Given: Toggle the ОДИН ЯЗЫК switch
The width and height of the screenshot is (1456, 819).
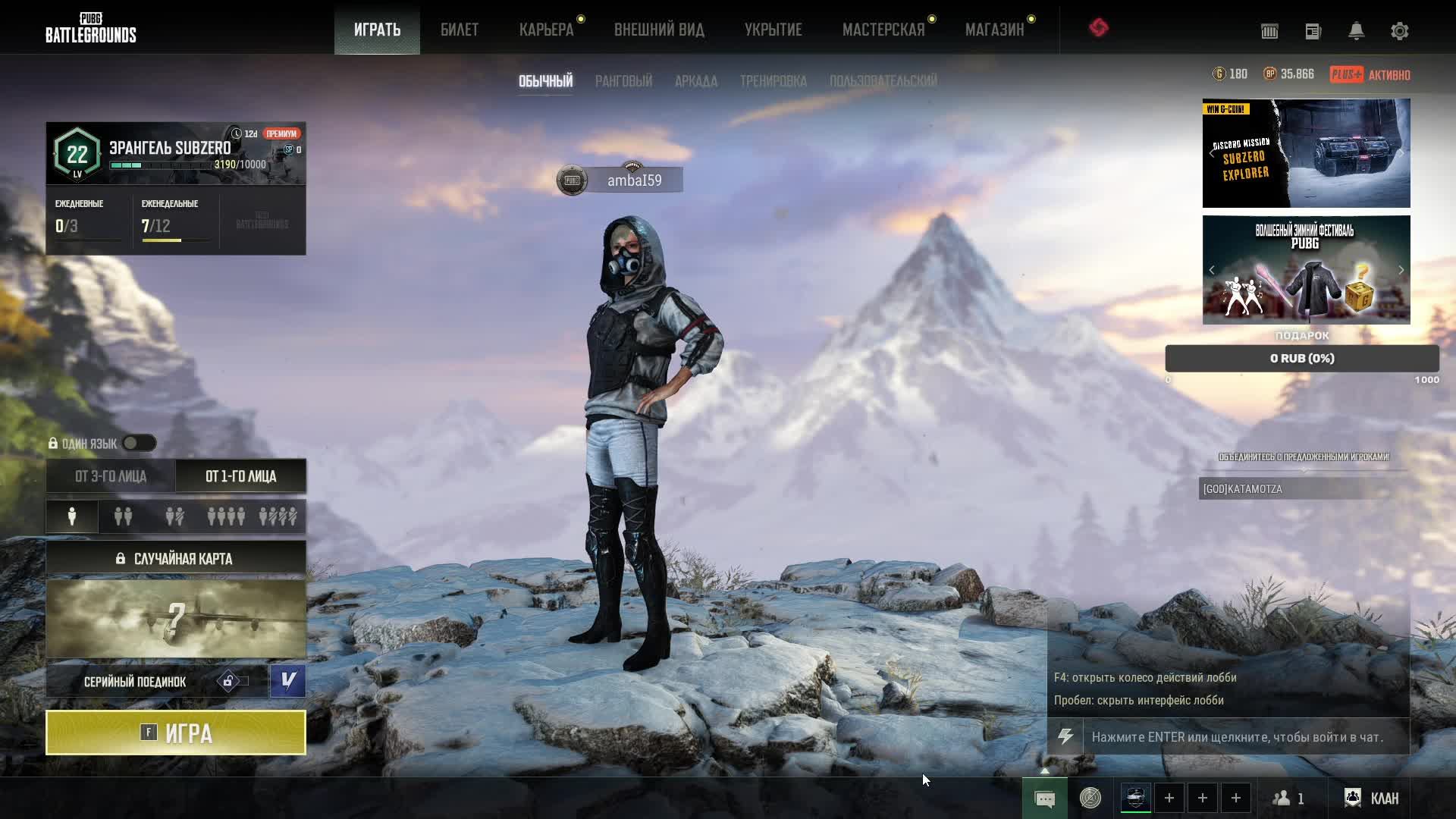Looking at the screenshot, I should coord(139,444).
